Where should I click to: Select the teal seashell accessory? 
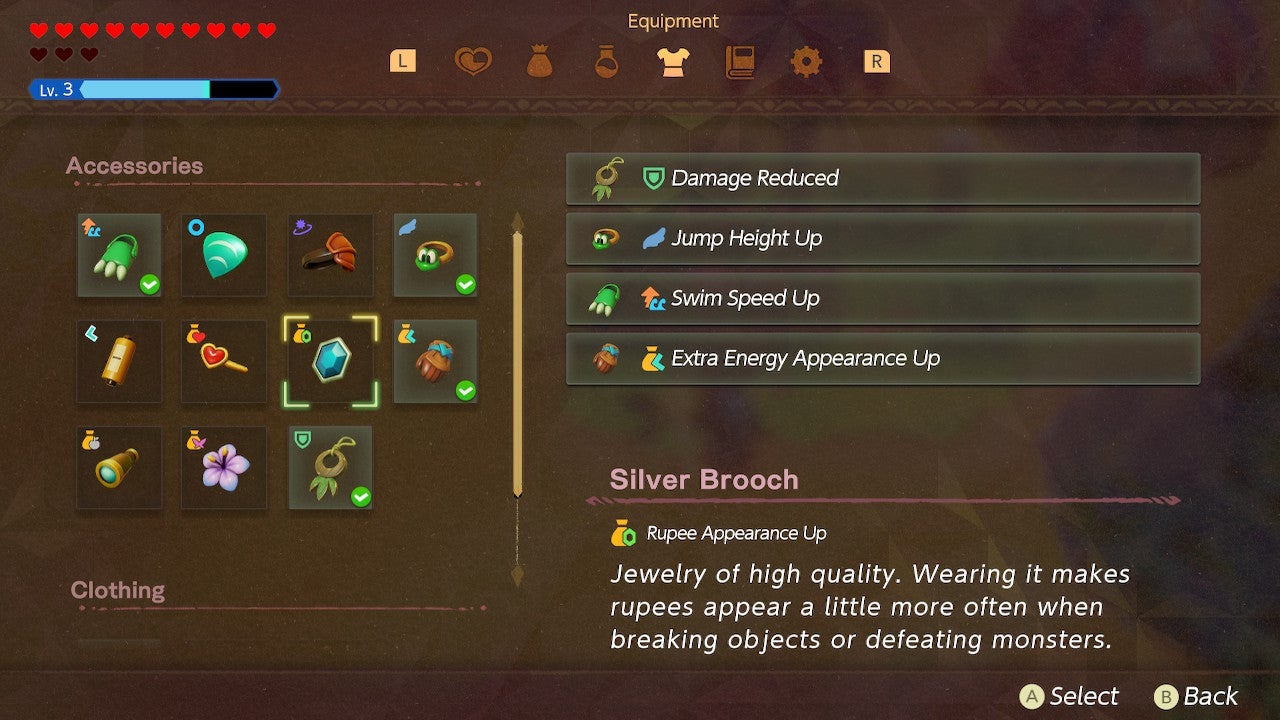point(224,257)
